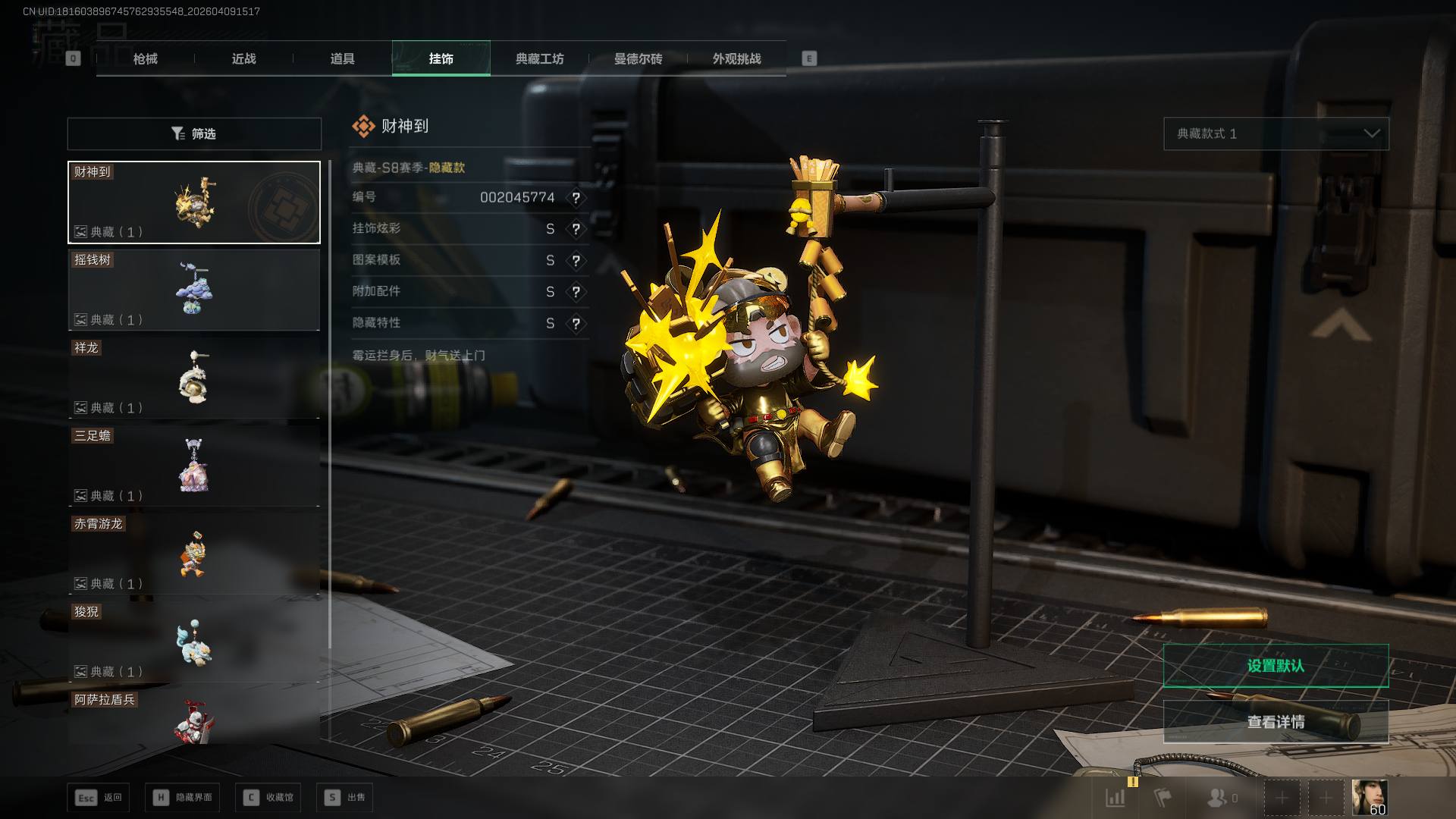Open the 曼德尔砖 tab

point(638,58)
